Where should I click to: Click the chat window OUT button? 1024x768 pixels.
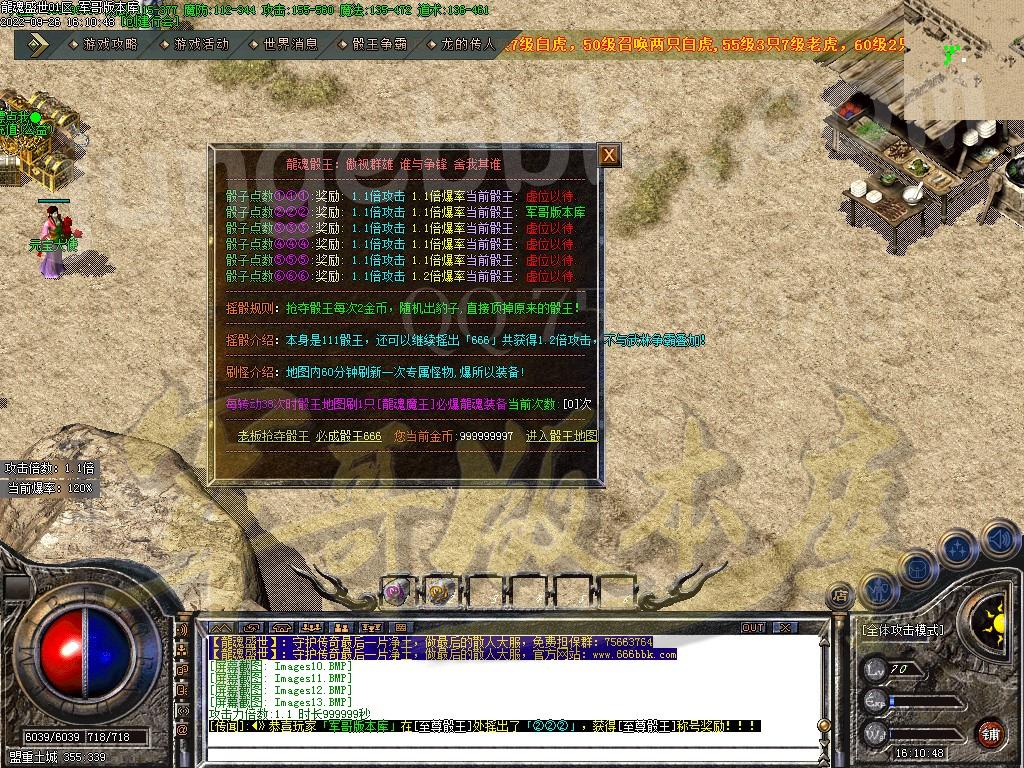[x=753, y=627]
